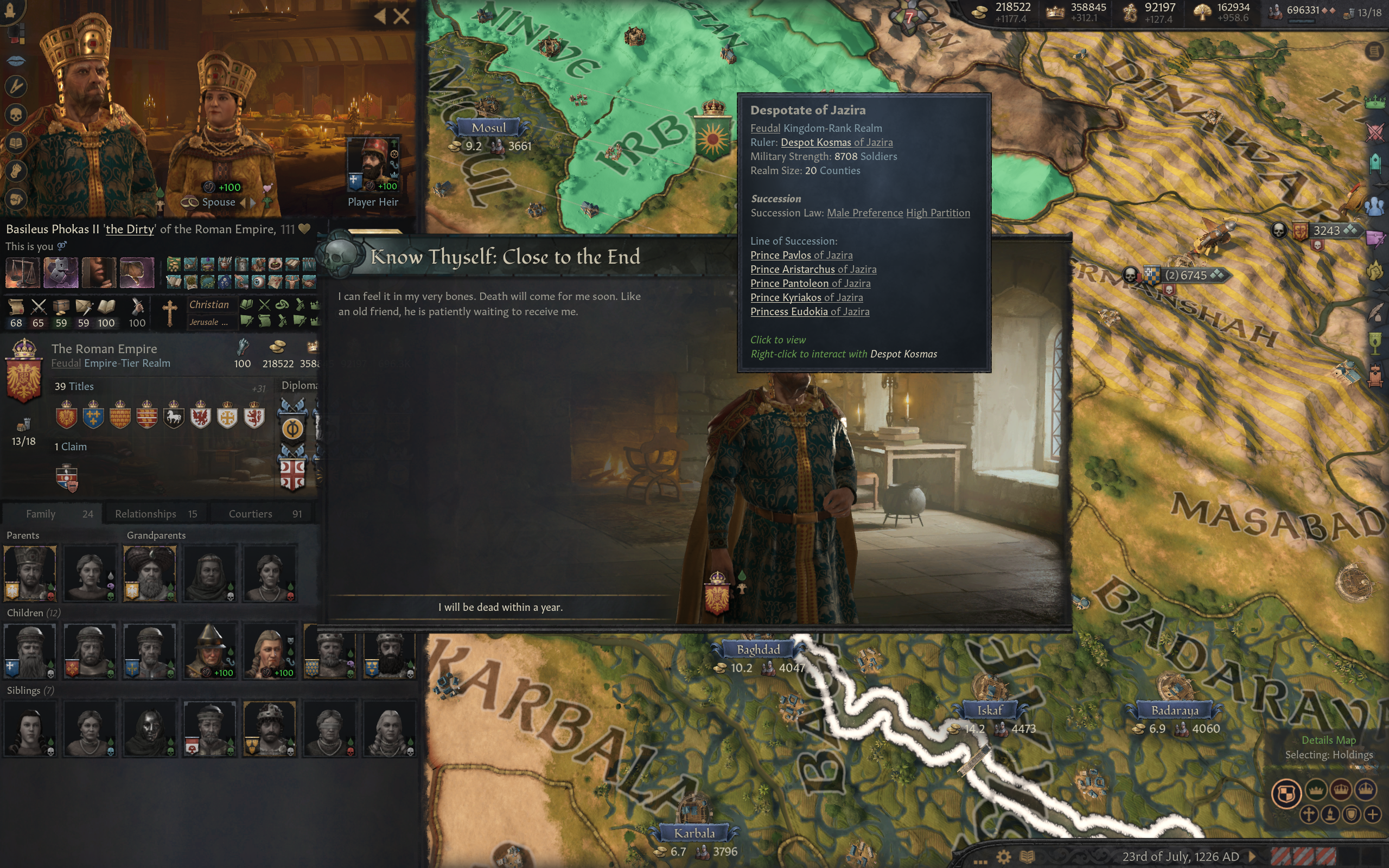Select the 6745-soldier army banner
The image size is (1389, 868).
1185,276
